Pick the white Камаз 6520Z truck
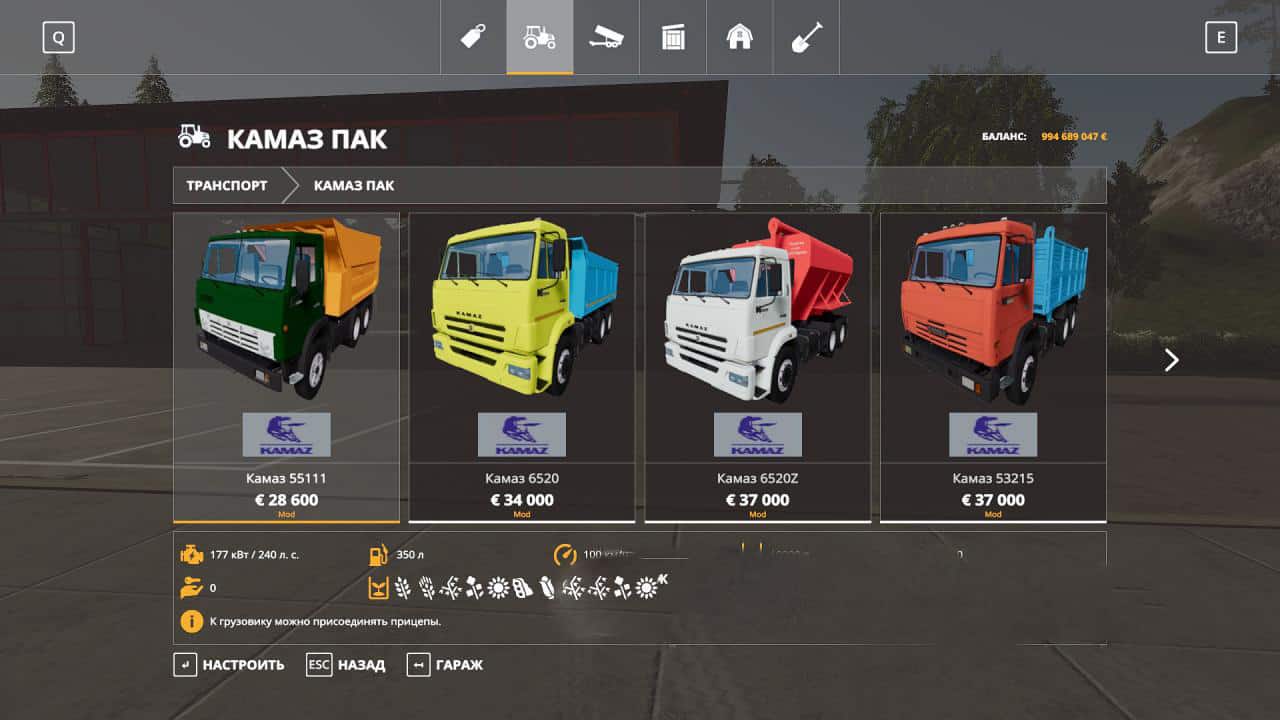 [x=757, y=366]
